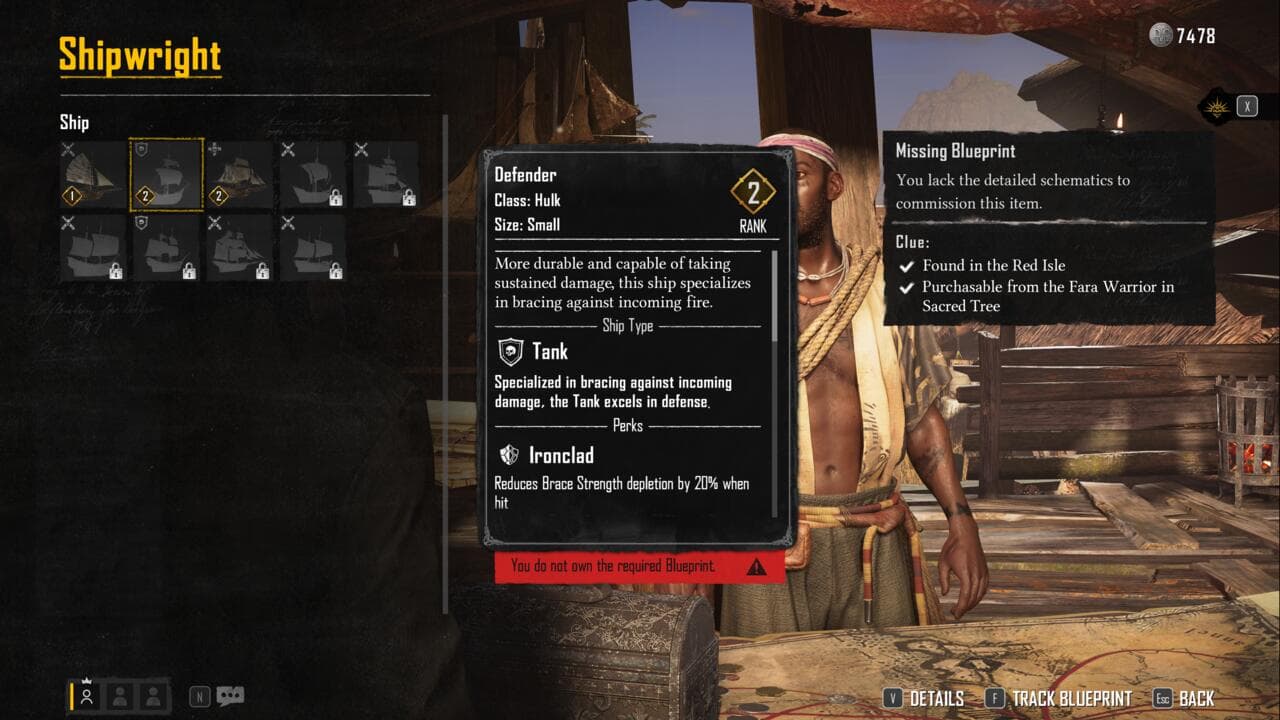This screenshot has height=720, width=1280.
Task: Select the rank 1 ship with tan sails
Action: (x=93, y=174)
